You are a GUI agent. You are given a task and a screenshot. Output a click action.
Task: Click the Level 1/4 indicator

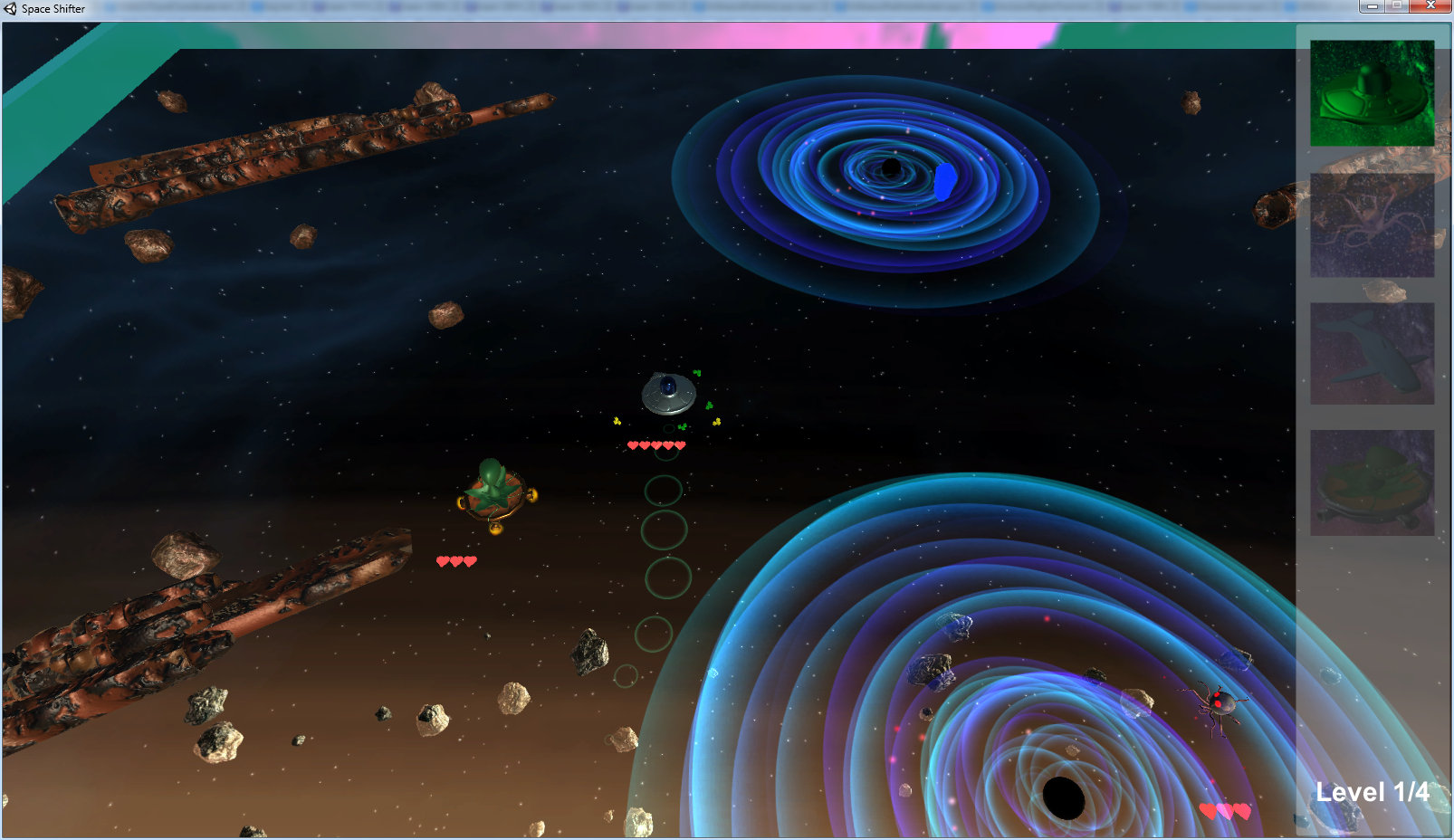1371,790
